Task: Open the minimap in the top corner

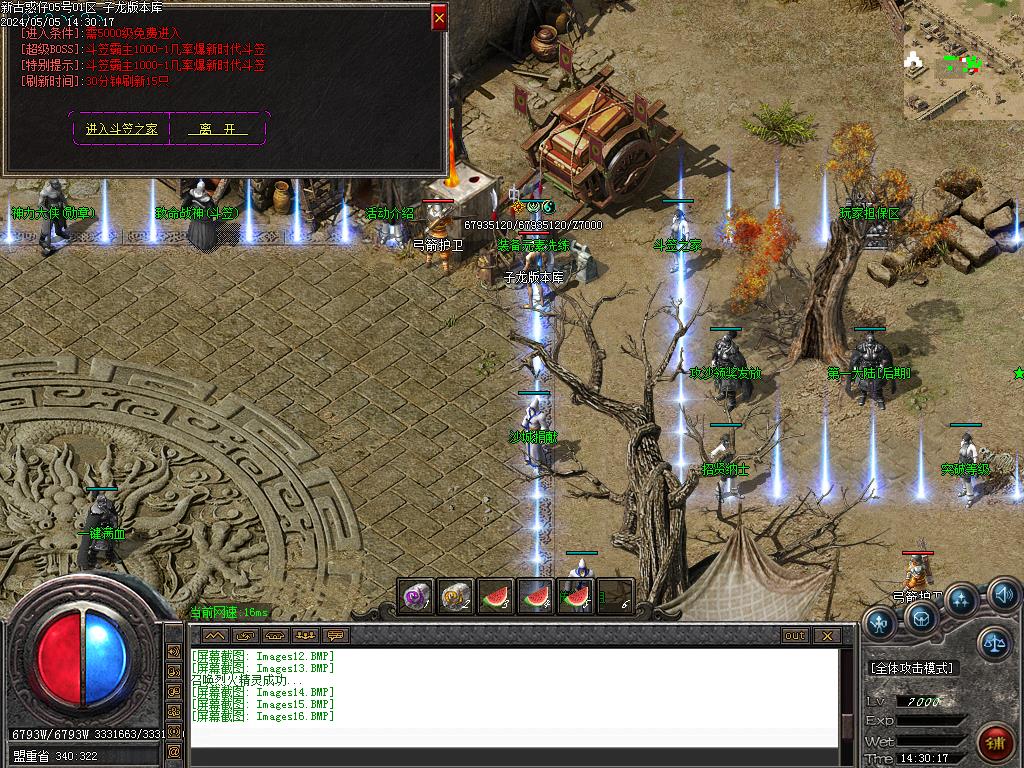Action: point(963,60)
